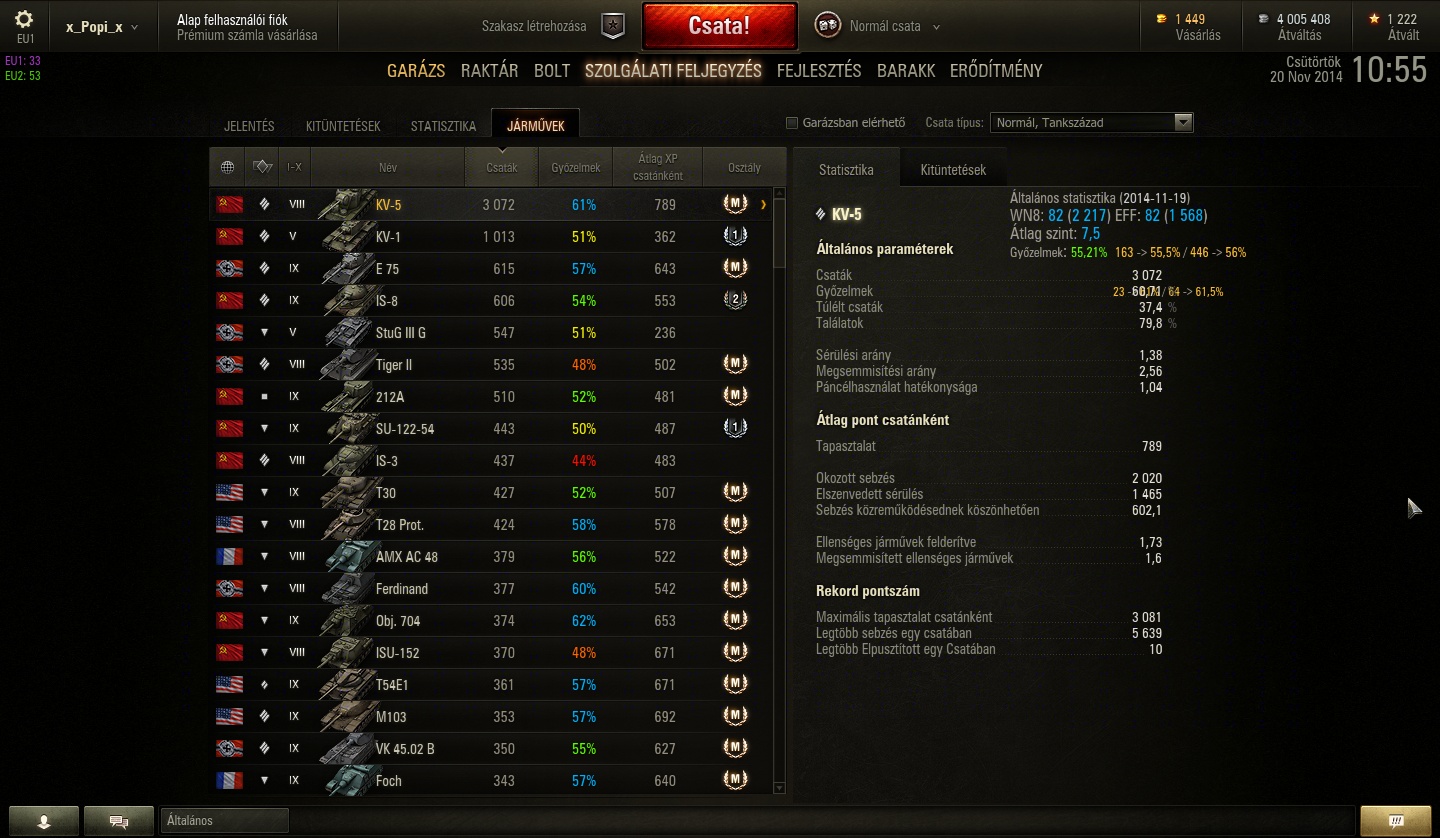Toggle the Garázsban elérhető checkbox
Image resolution: width=1440 pixels, height=838 pixels.
pyautogui.click(x=792, y=123)
